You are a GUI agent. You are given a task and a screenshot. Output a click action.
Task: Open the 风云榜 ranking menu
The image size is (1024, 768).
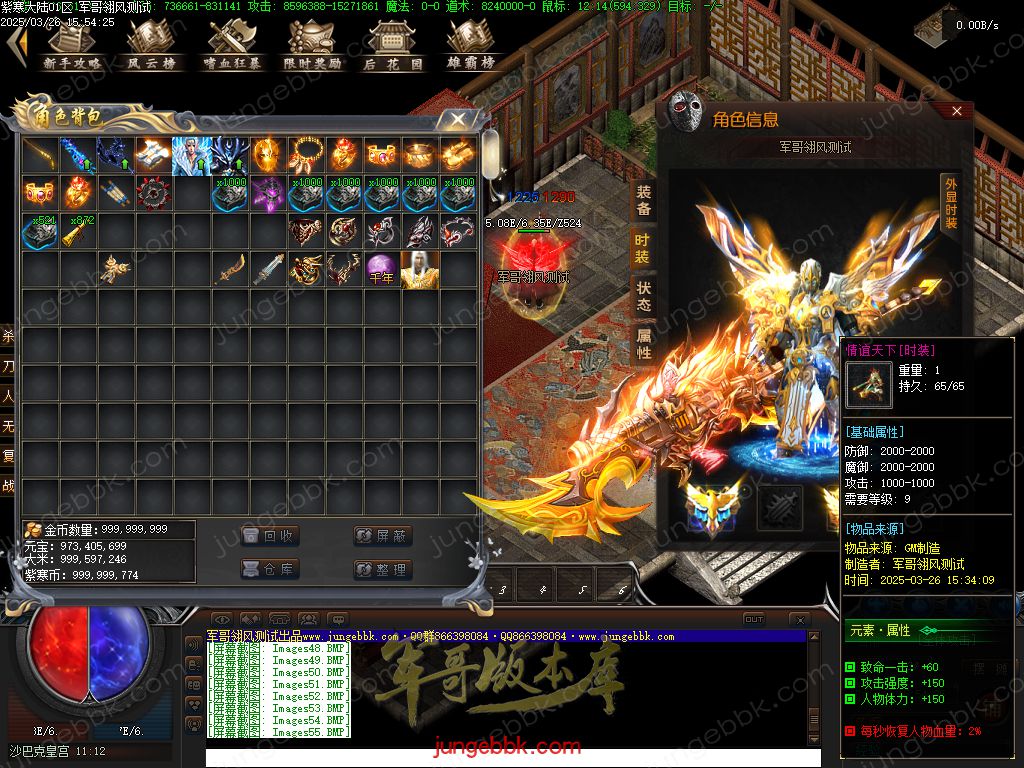150,46
